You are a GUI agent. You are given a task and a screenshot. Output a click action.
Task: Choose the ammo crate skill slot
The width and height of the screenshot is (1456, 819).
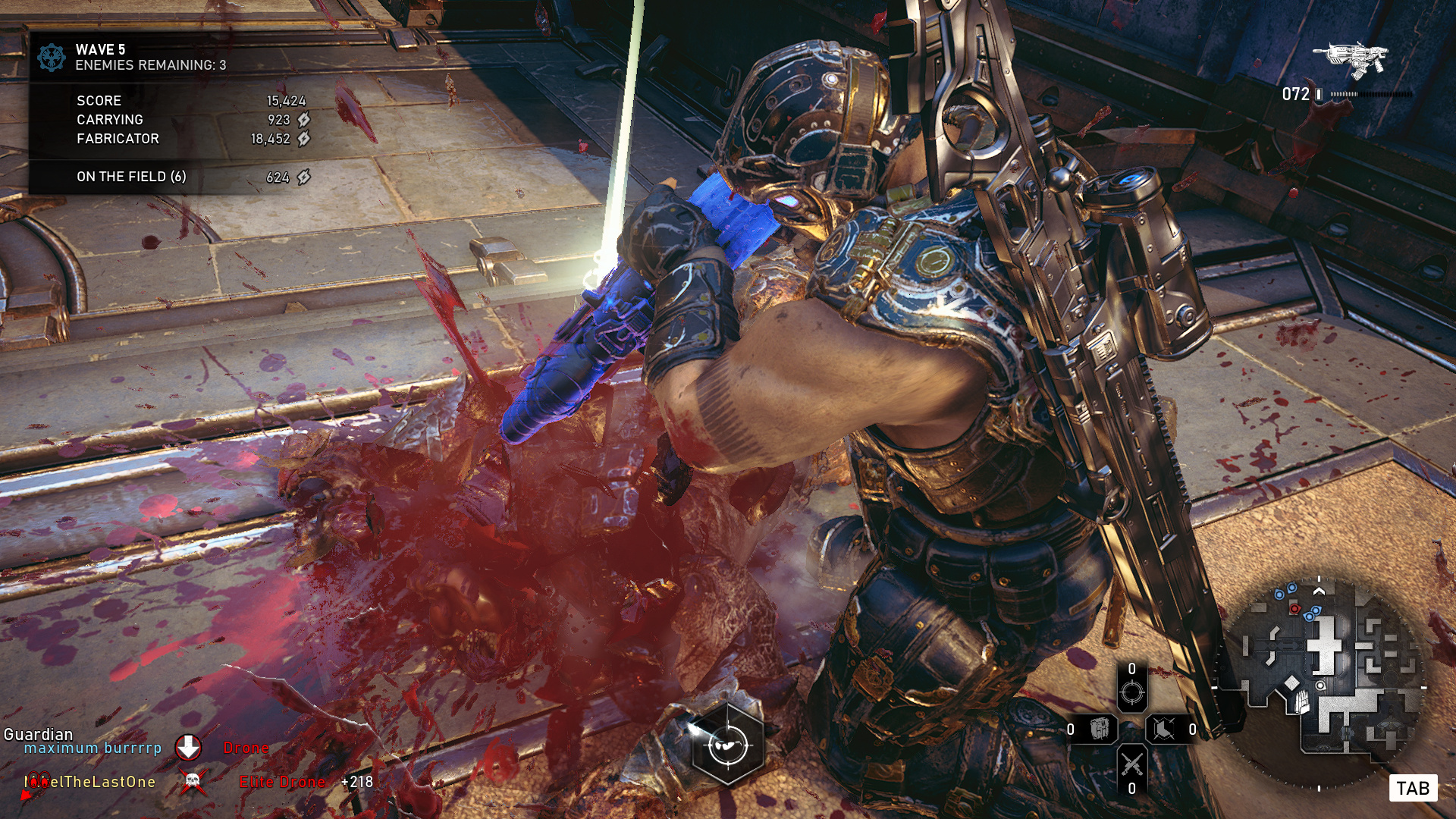[1099, 730]
